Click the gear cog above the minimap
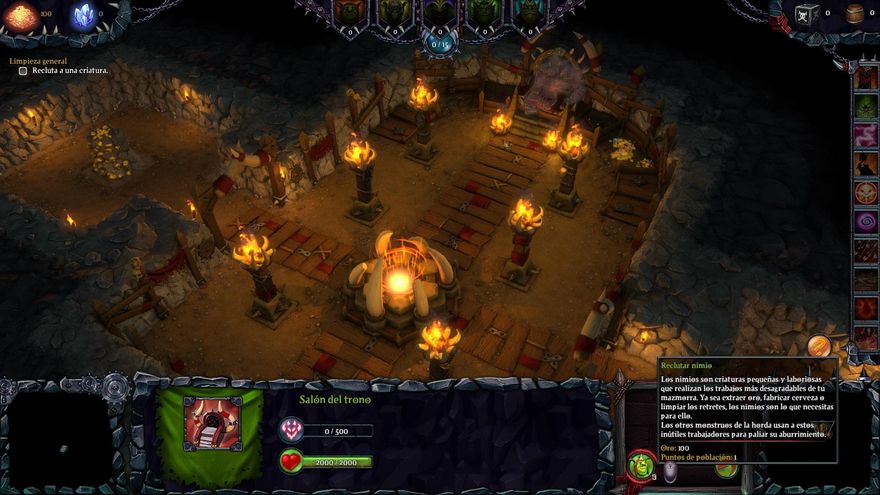Image resolution: width=880 pixels, height=495 pixels. tap(115, 385)
